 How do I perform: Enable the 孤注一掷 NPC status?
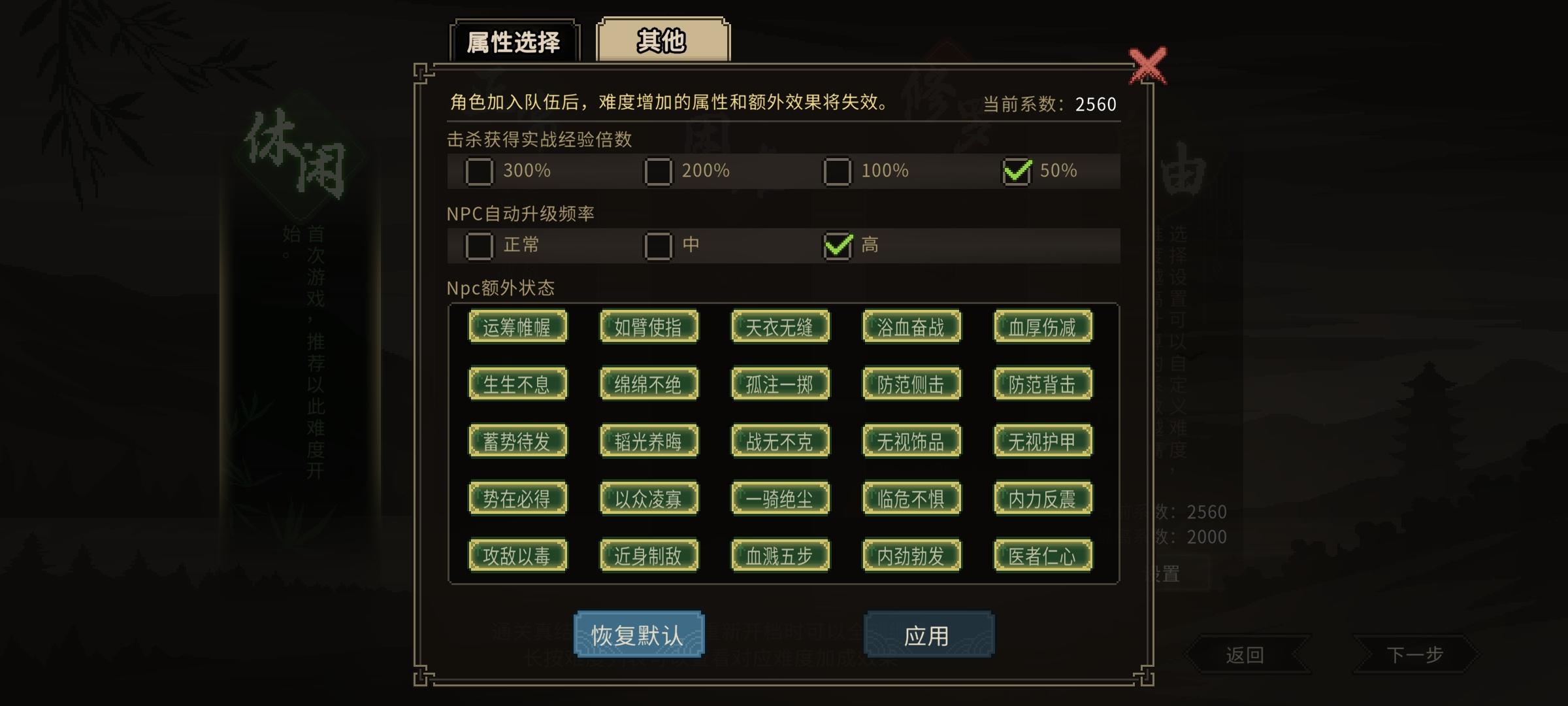point(780,384)
